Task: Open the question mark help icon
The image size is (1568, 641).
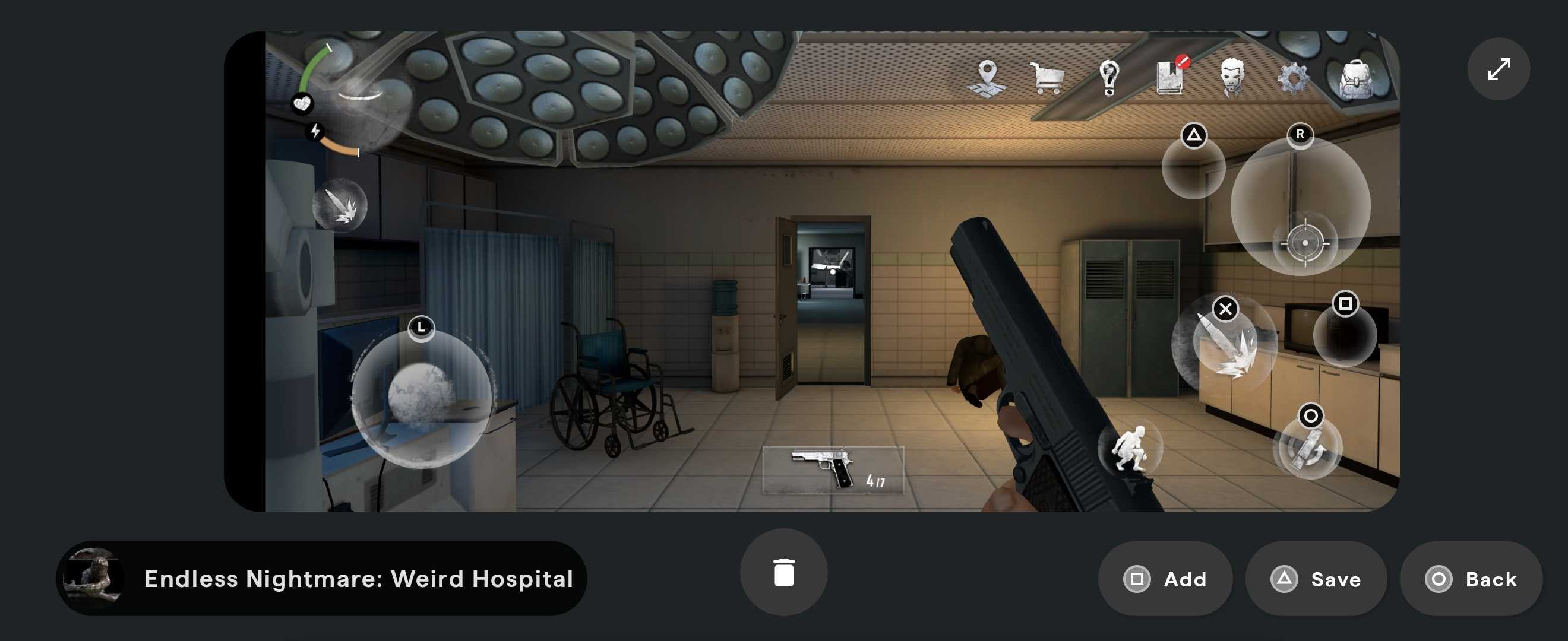Action: click(x=1109, y=76)
